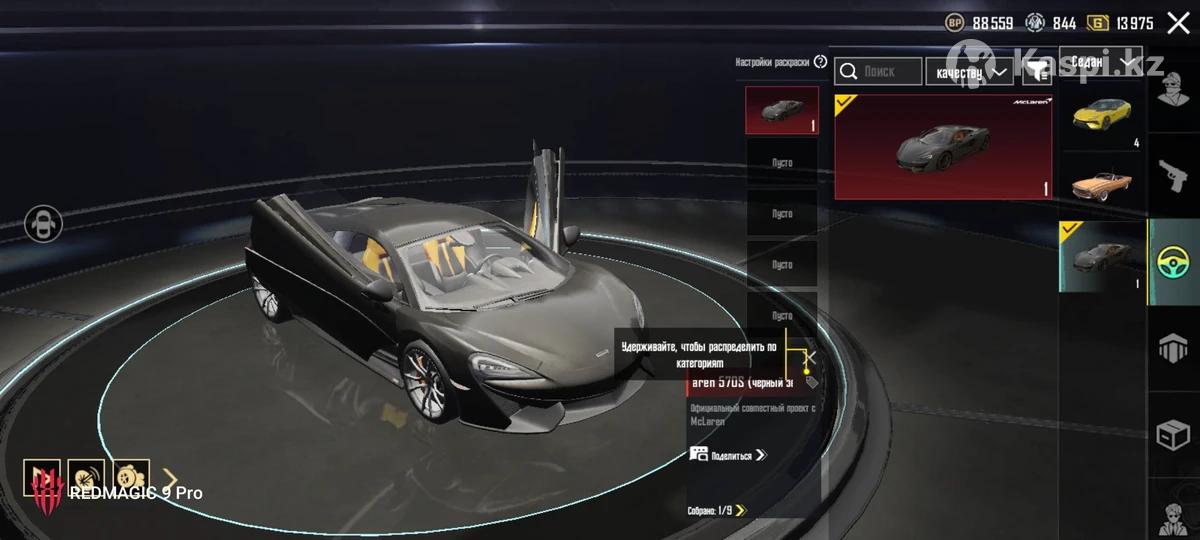
Task: Toggle car doors with the car icon
Action: click(43, 222)
